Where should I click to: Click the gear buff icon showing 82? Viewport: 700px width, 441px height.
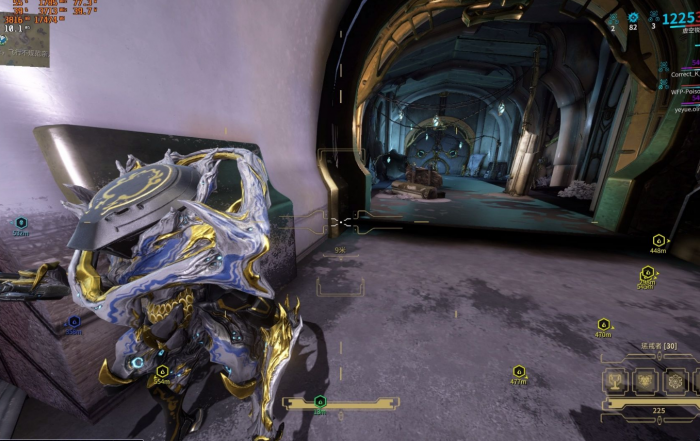[x=633, y=18]
